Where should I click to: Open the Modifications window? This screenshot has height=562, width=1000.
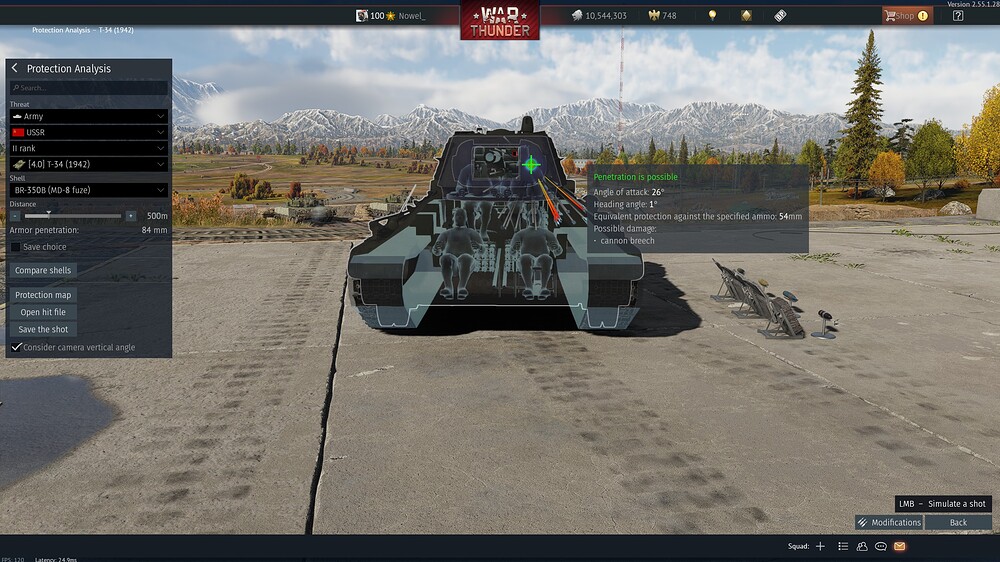pos(889,522)
